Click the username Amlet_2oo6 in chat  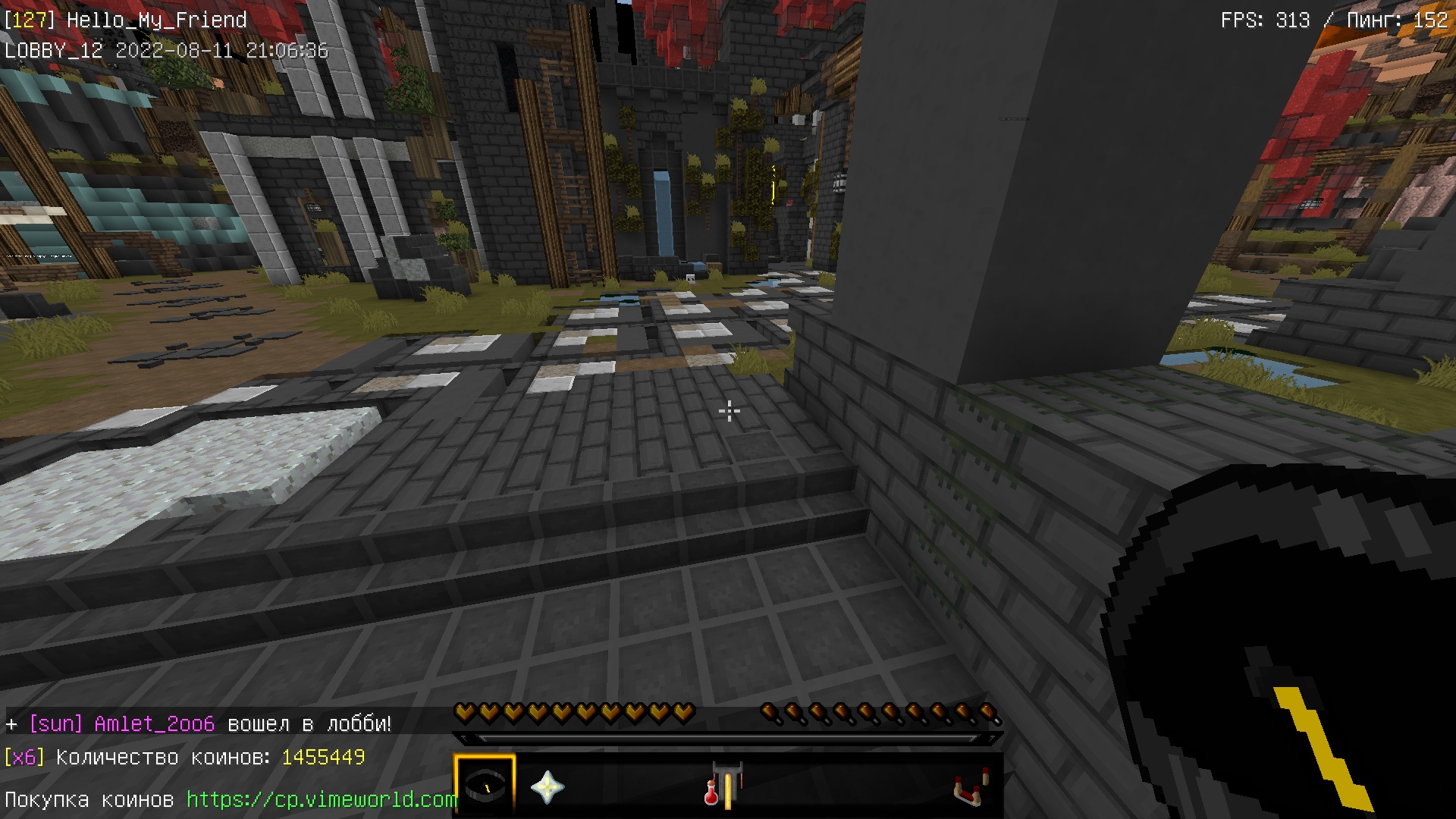click(x=155, y=723)
